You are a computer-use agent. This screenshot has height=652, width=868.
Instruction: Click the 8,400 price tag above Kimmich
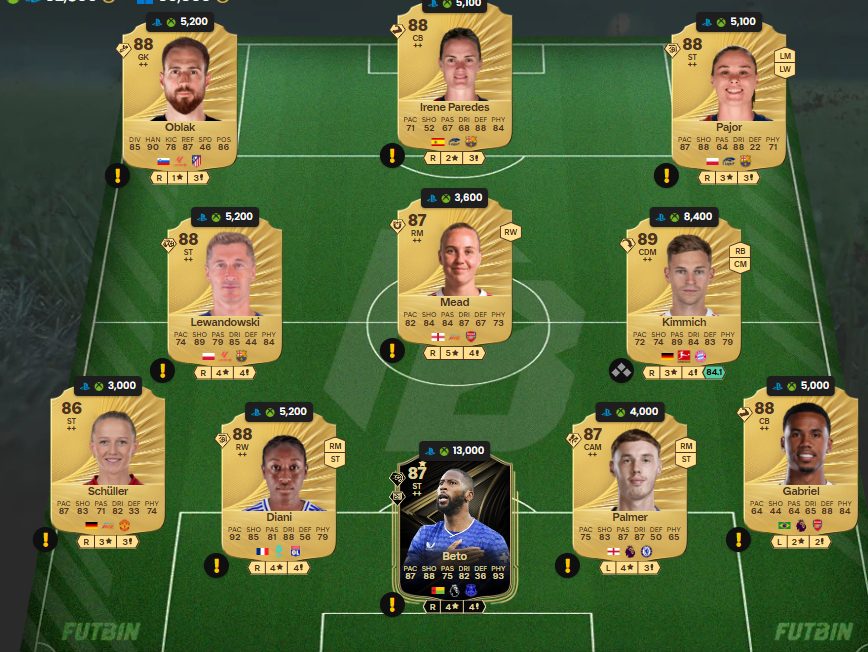684,215
